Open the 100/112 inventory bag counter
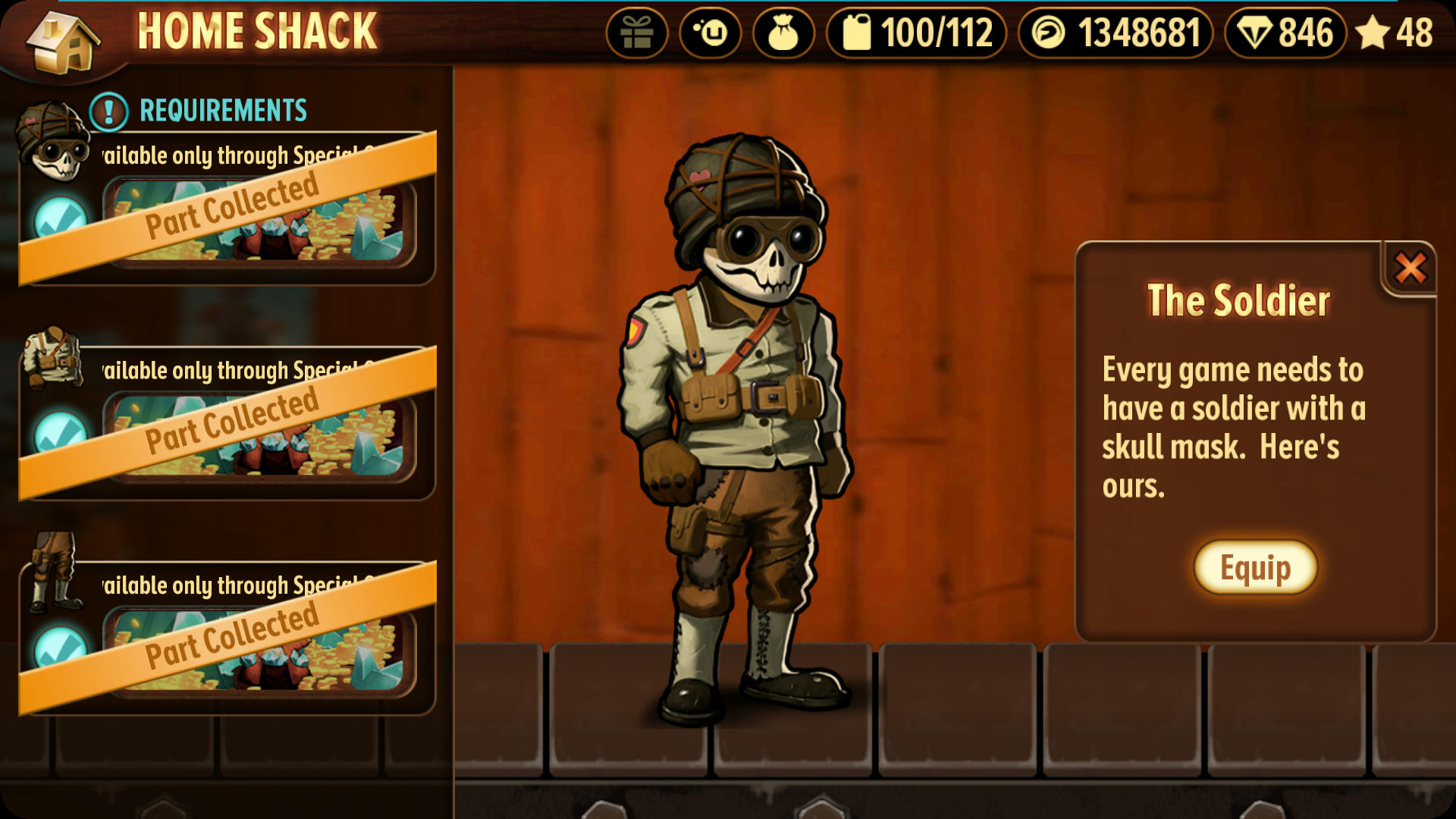This screenshot has width=1456, height=819. [916, 33]
